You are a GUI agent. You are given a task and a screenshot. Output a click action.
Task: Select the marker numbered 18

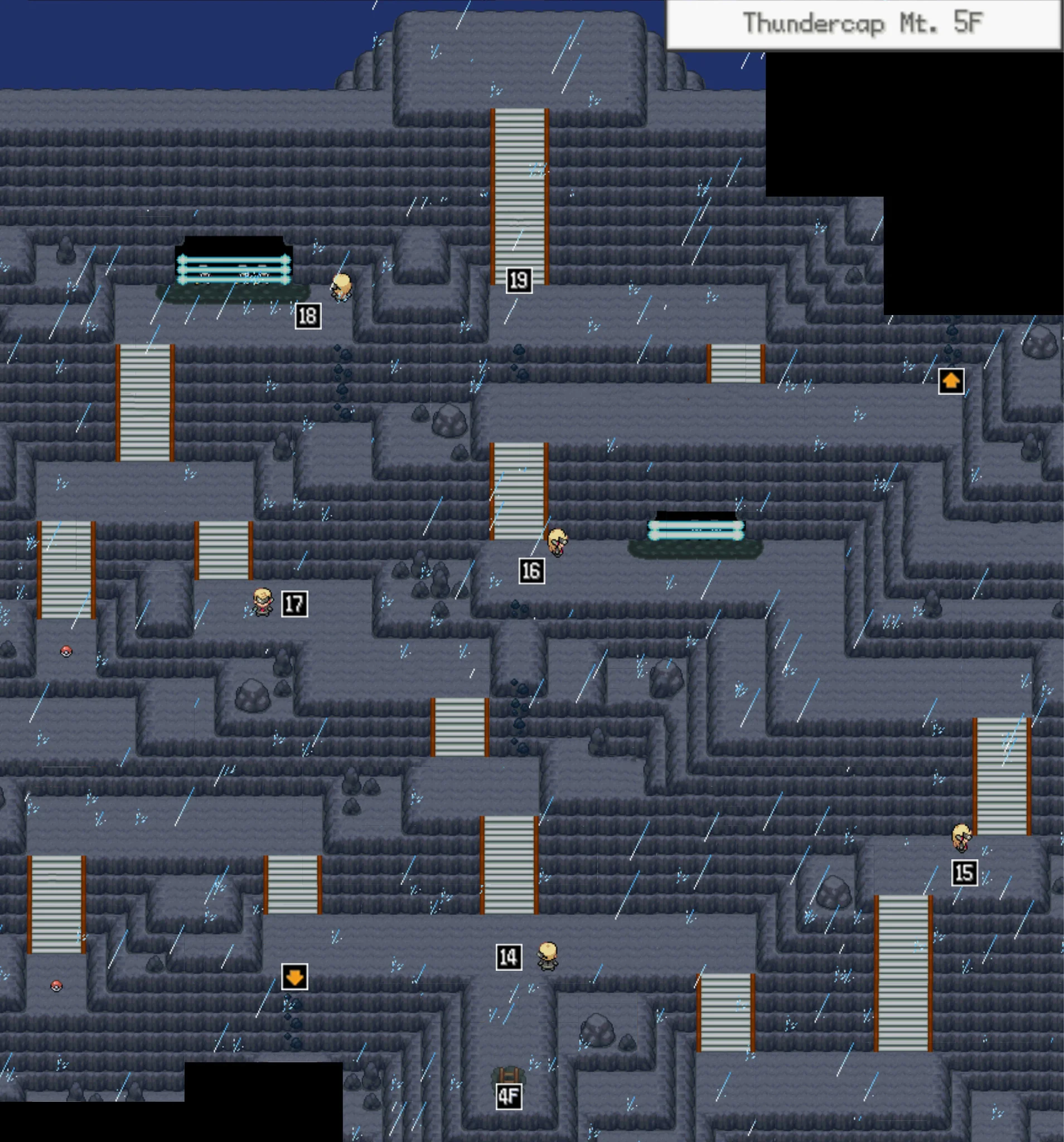coord(307,316)
